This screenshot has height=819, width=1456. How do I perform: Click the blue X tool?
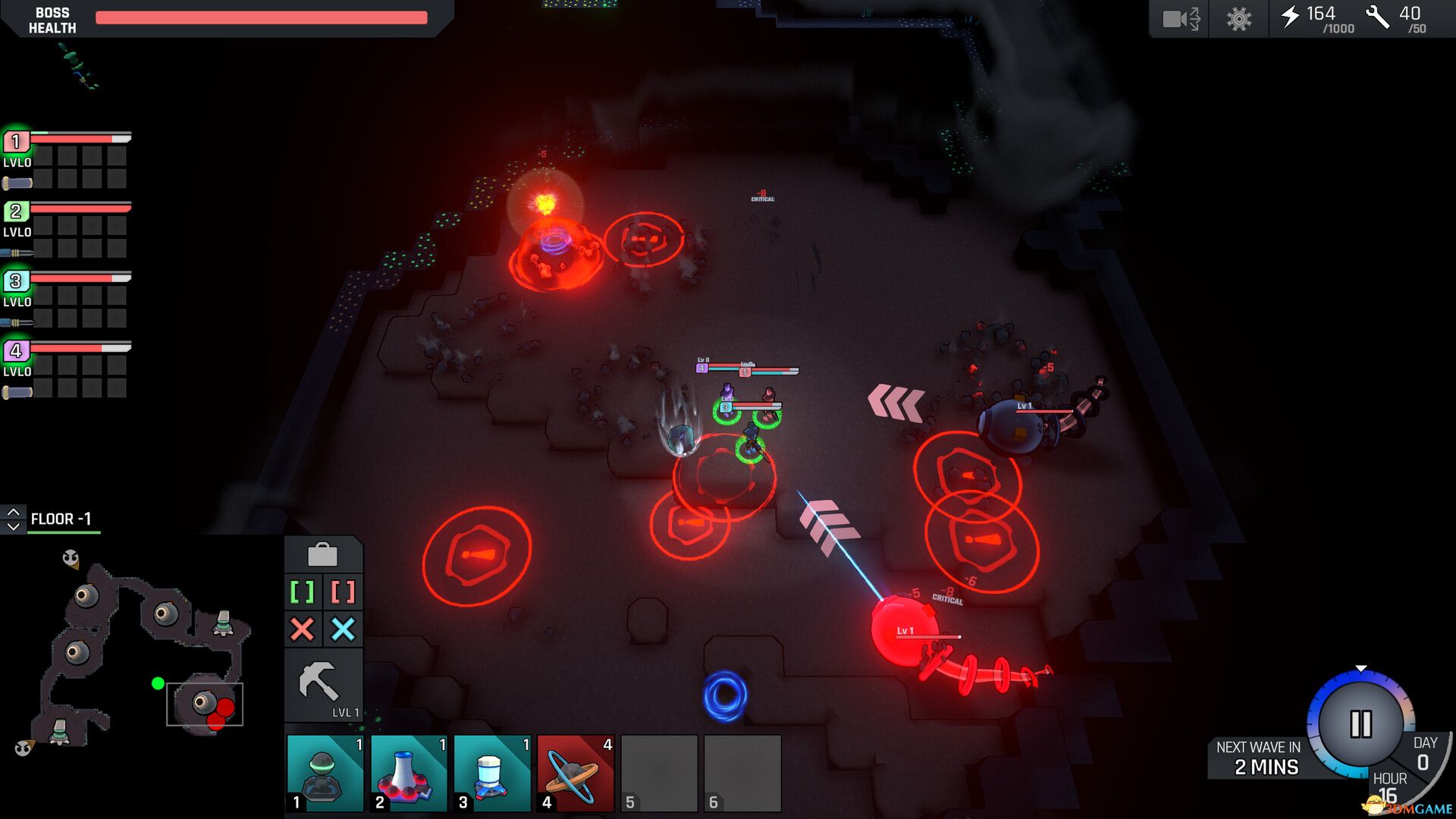point(343,629)
